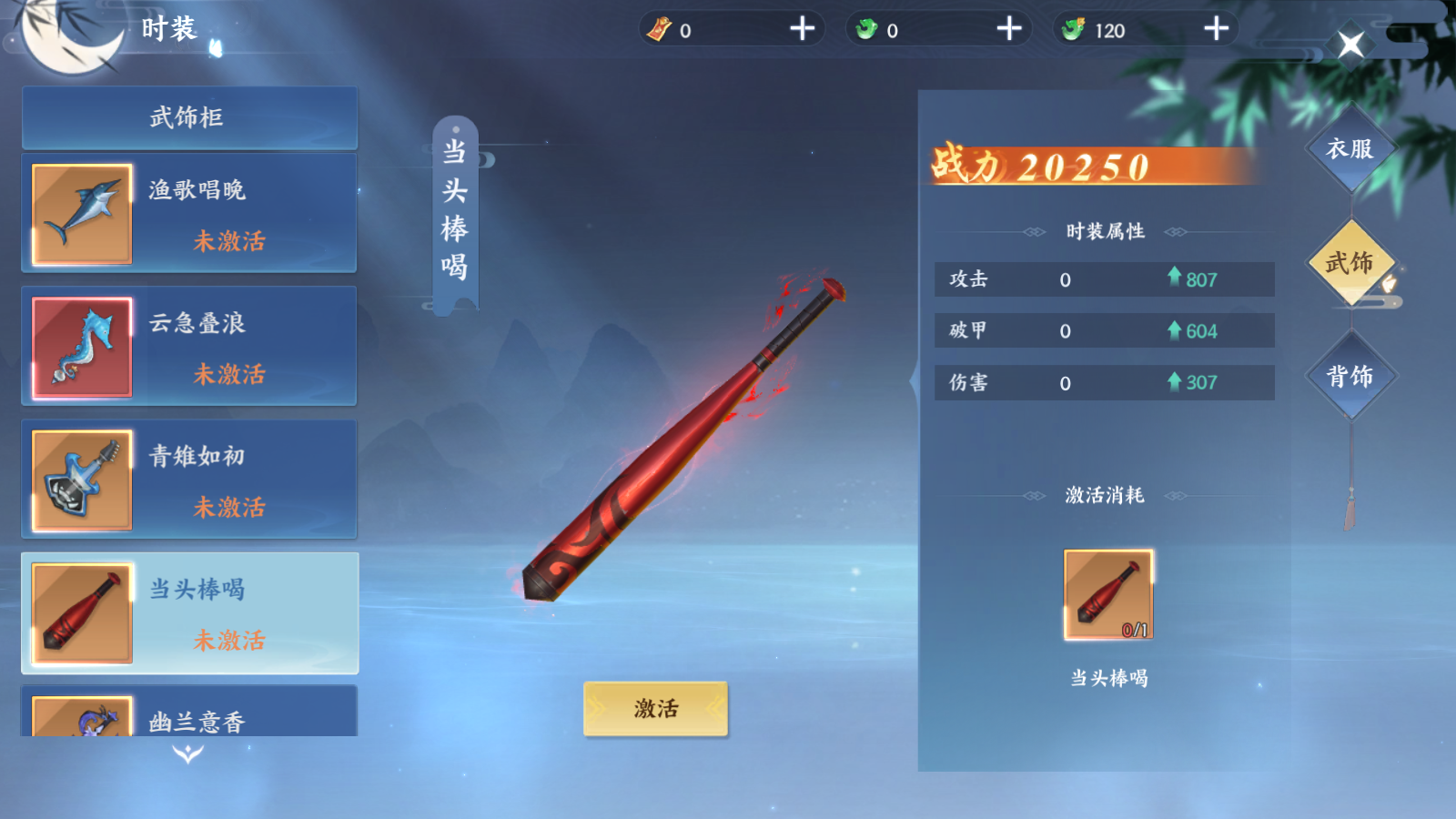Select the 幽兰意香 weapon skin entry
The image size is (1456, 819).
(x=189, y=714)
